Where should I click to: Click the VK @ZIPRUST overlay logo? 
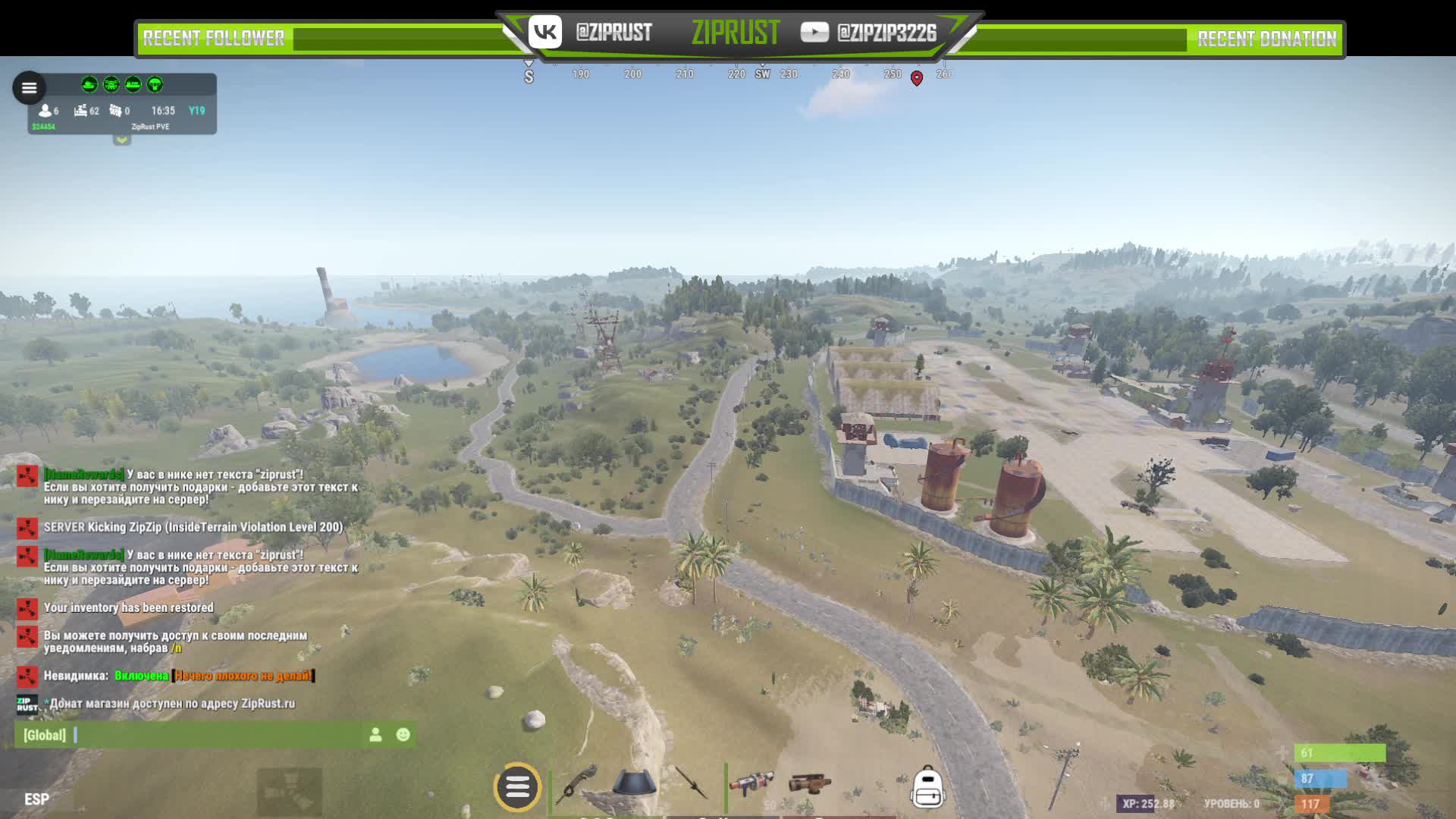pyautogui.click(x=545, y=32)
